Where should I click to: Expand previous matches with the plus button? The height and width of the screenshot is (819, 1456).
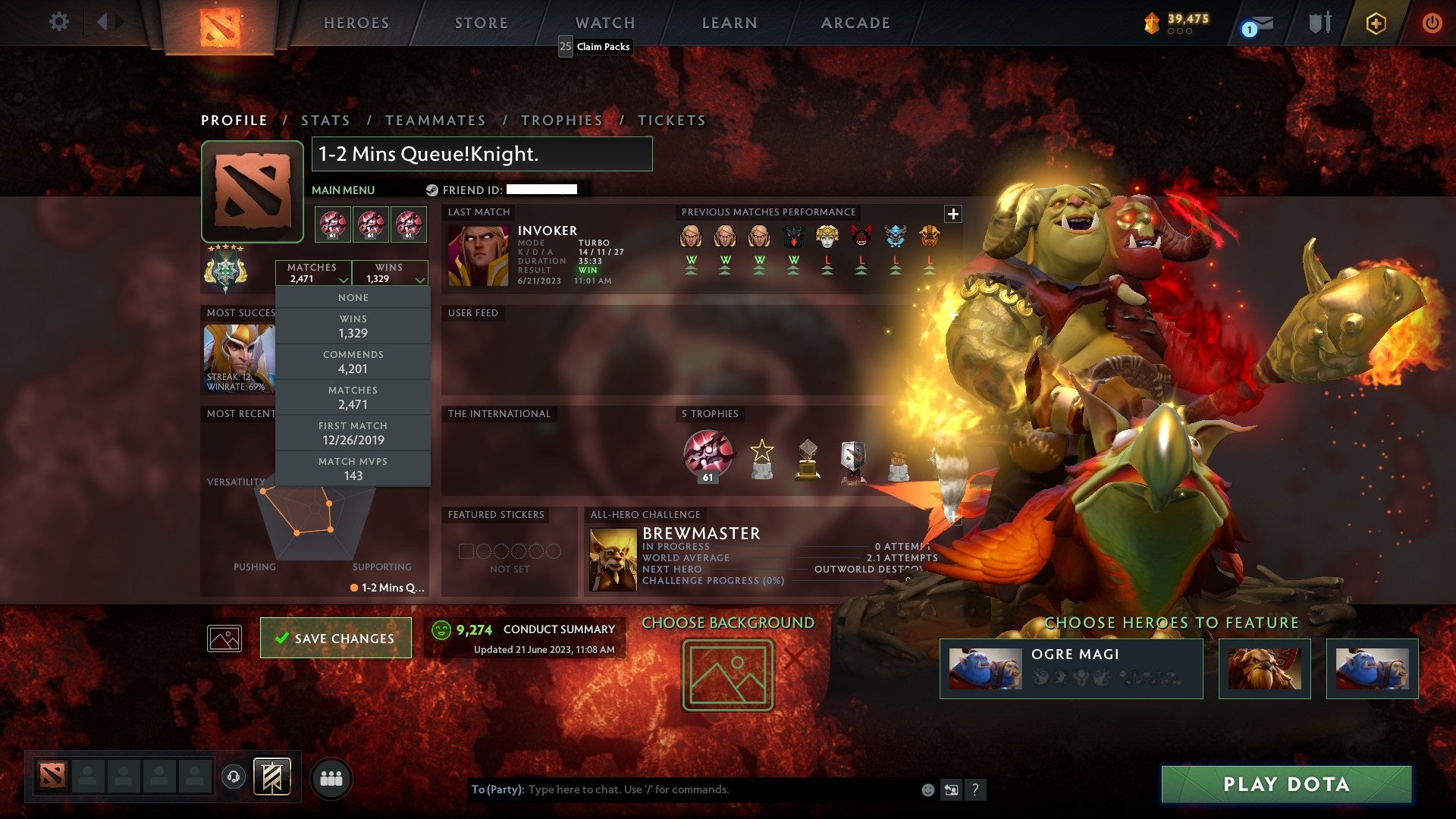point(953,214)
